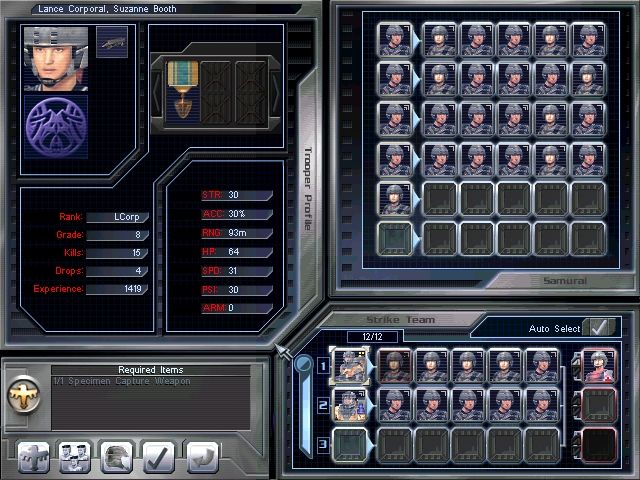The image size is (640, 480).
Task: Click the helmet icon button
Action: (x=117, y=455)
